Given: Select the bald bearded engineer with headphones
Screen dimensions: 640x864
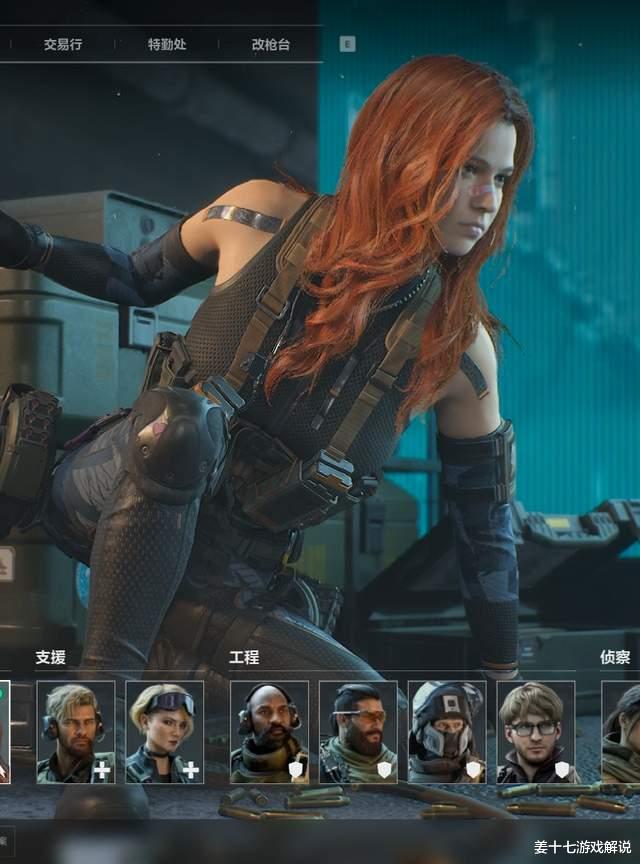Looking at the screenshot, I should pos(269,732).
